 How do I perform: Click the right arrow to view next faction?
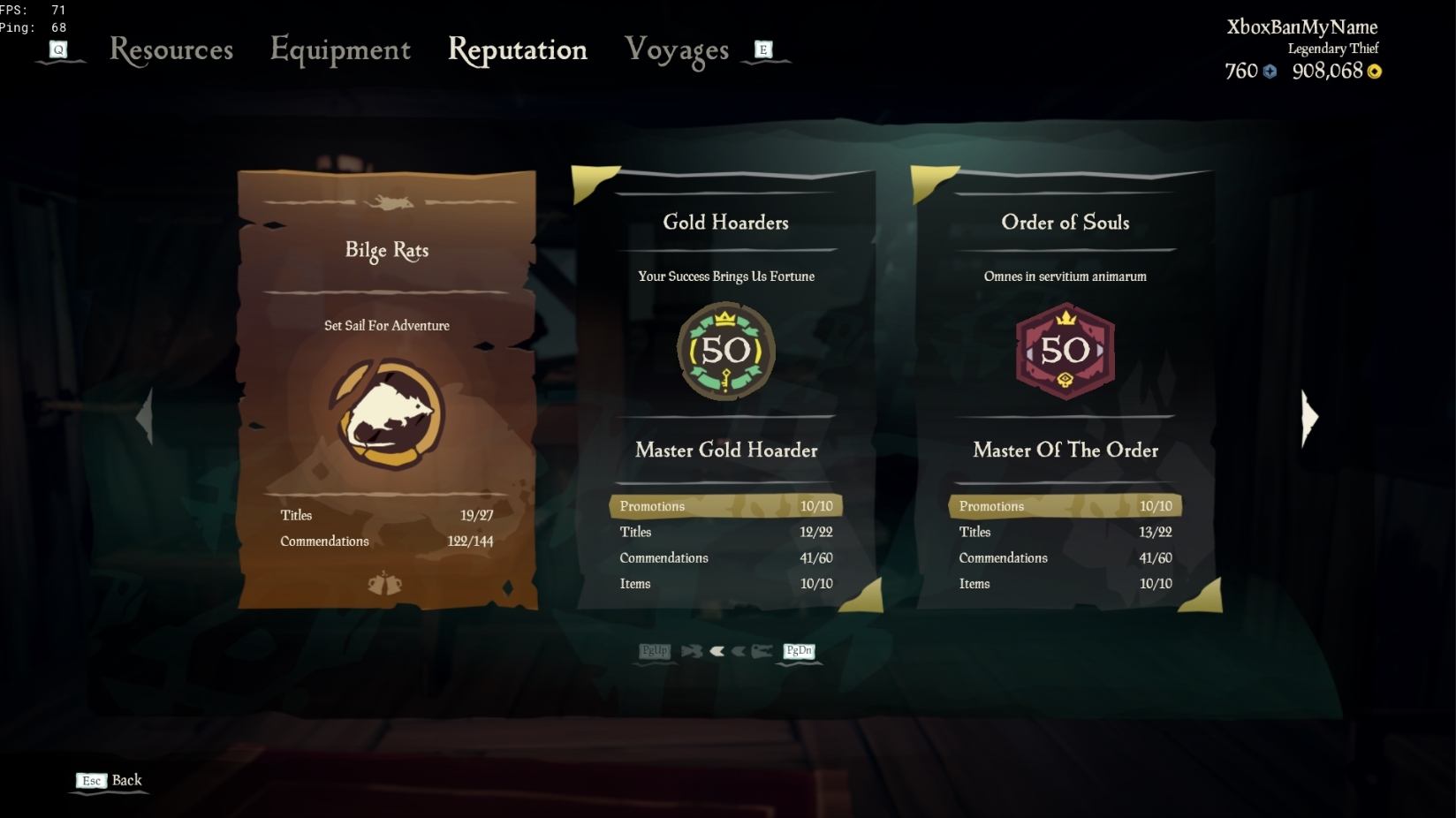1308,417
